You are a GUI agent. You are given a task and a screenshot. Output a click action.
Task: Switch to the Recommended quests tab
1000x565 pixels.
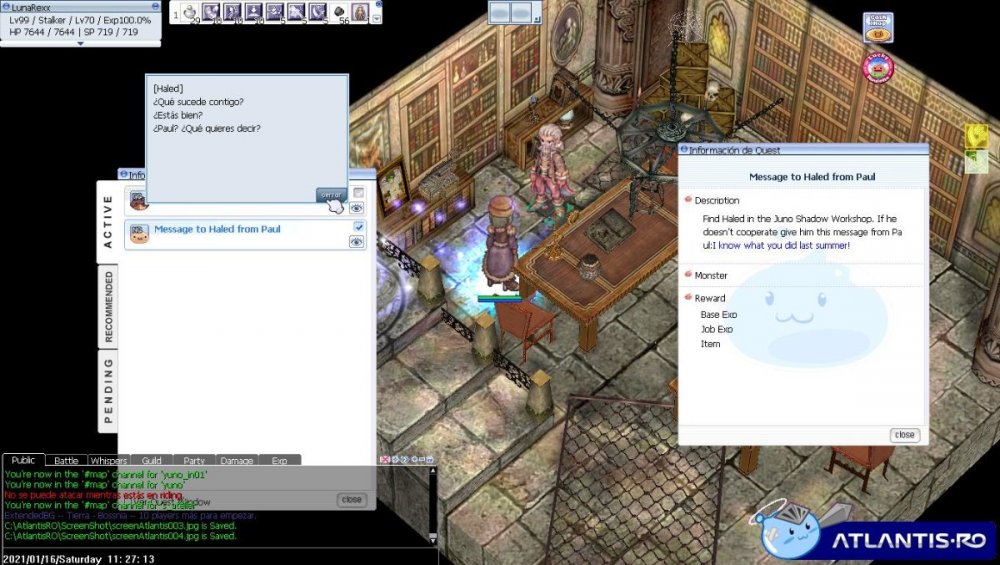pyautogui.click(x=108, y=306)
